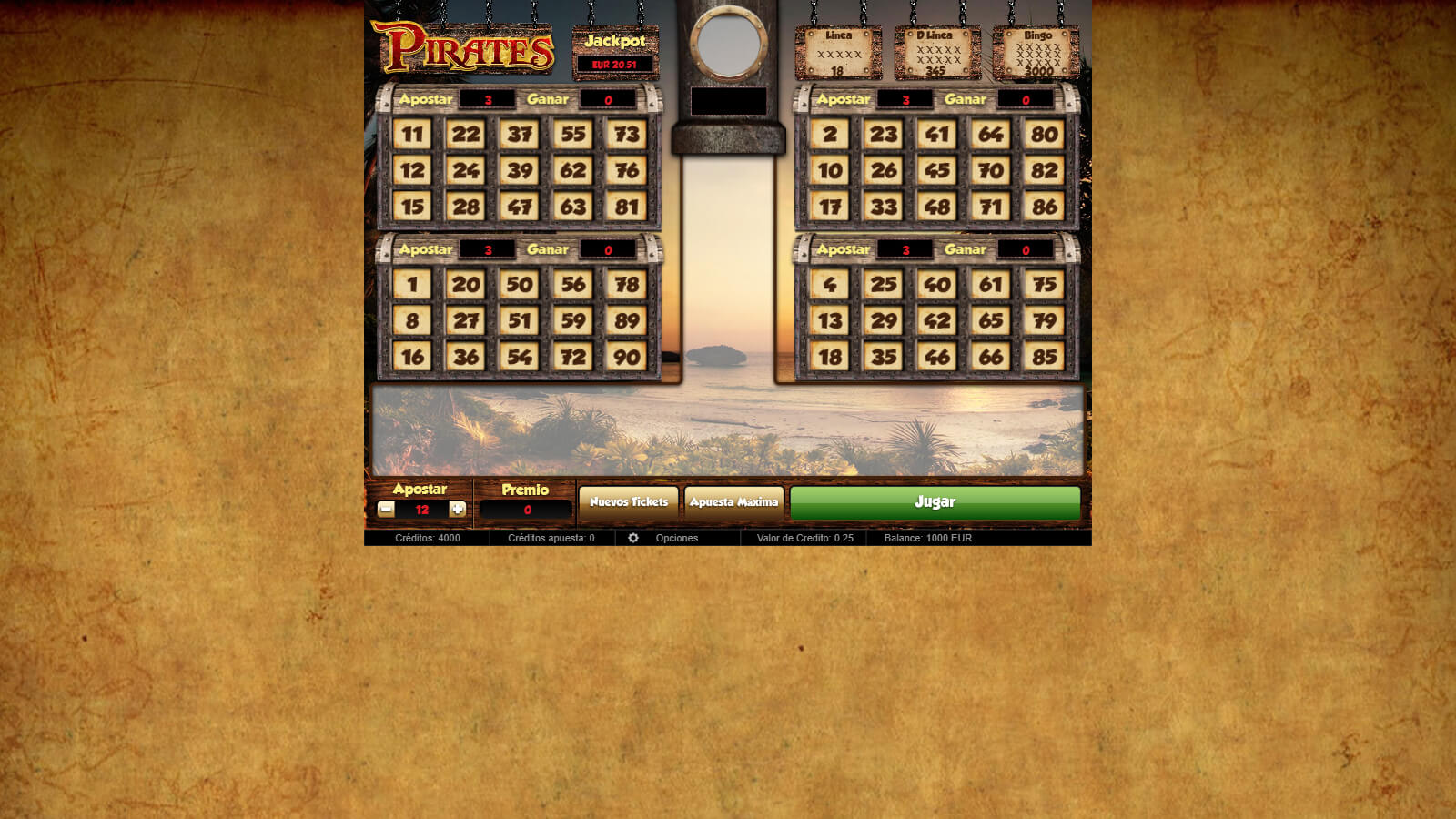1456x819 pixels.
Task: Choose the bingo card starting with number 1
Action: 519,320
